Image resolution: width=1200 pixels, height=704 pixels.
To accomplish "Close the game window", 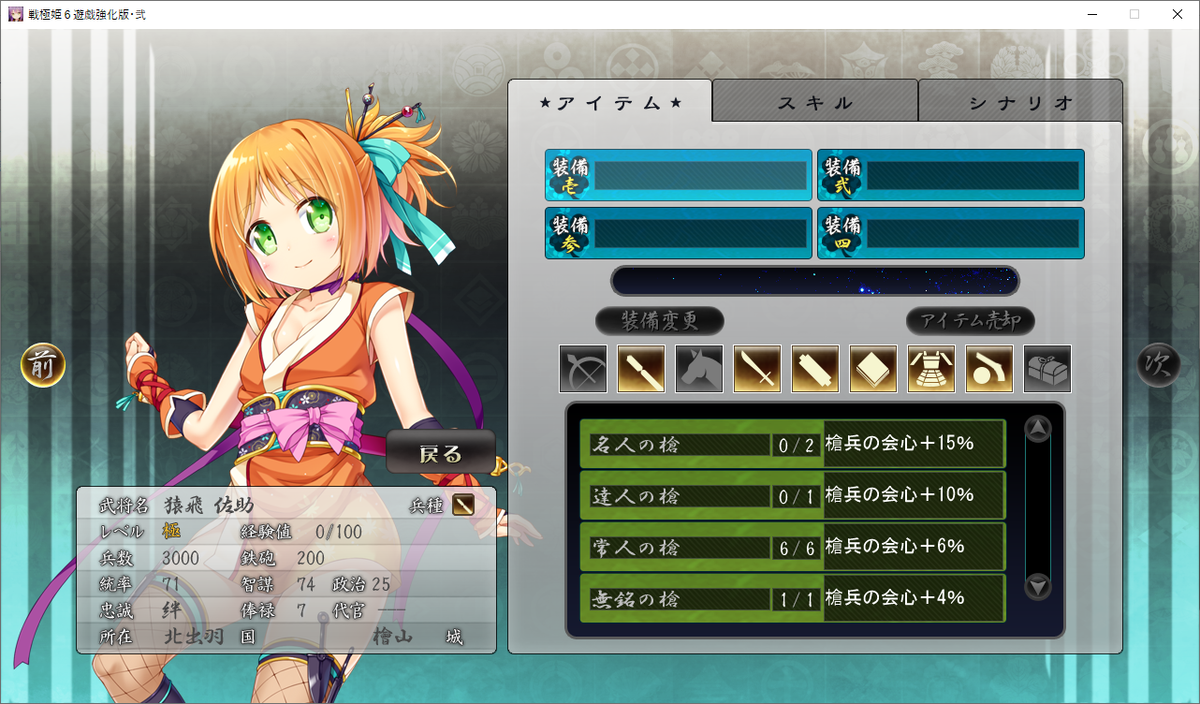I will point(1176,14).
